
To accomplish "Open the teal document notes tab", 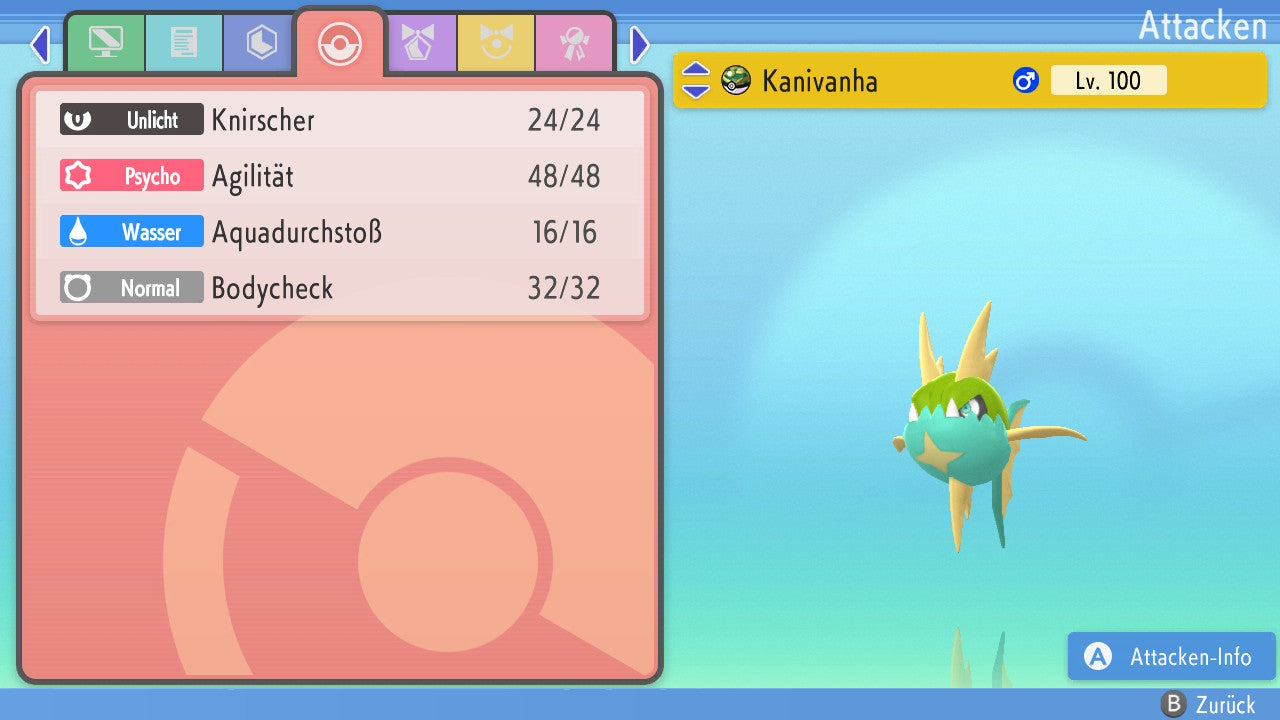I will [184, 43].
